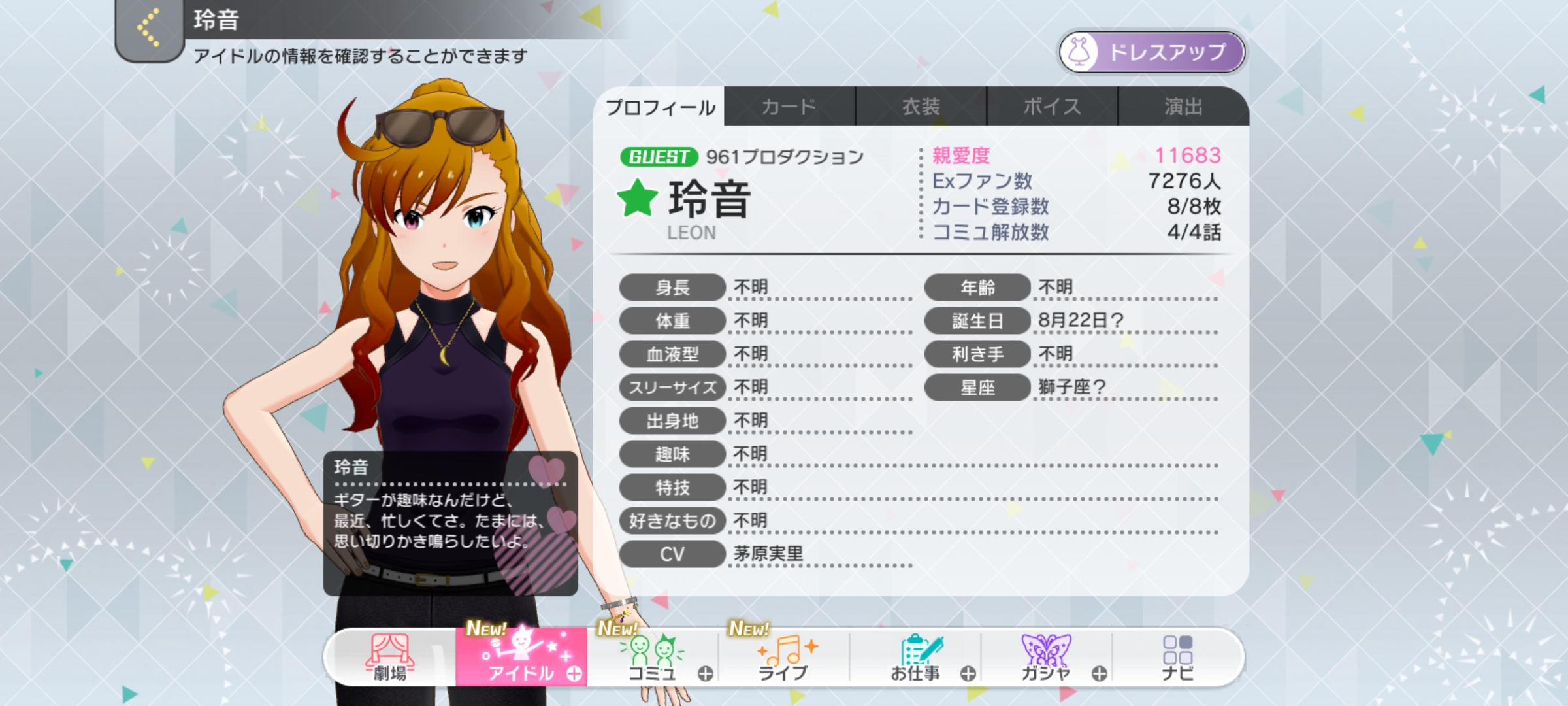Open 劇場 theater from the bottom menu
Image resolution: width=1568 pixels, height=706 pixels.
[x=390, y=658]
